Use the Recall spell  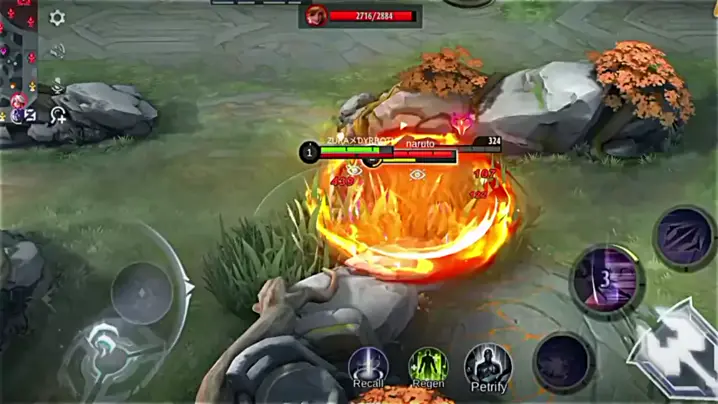tap(368, 365)
